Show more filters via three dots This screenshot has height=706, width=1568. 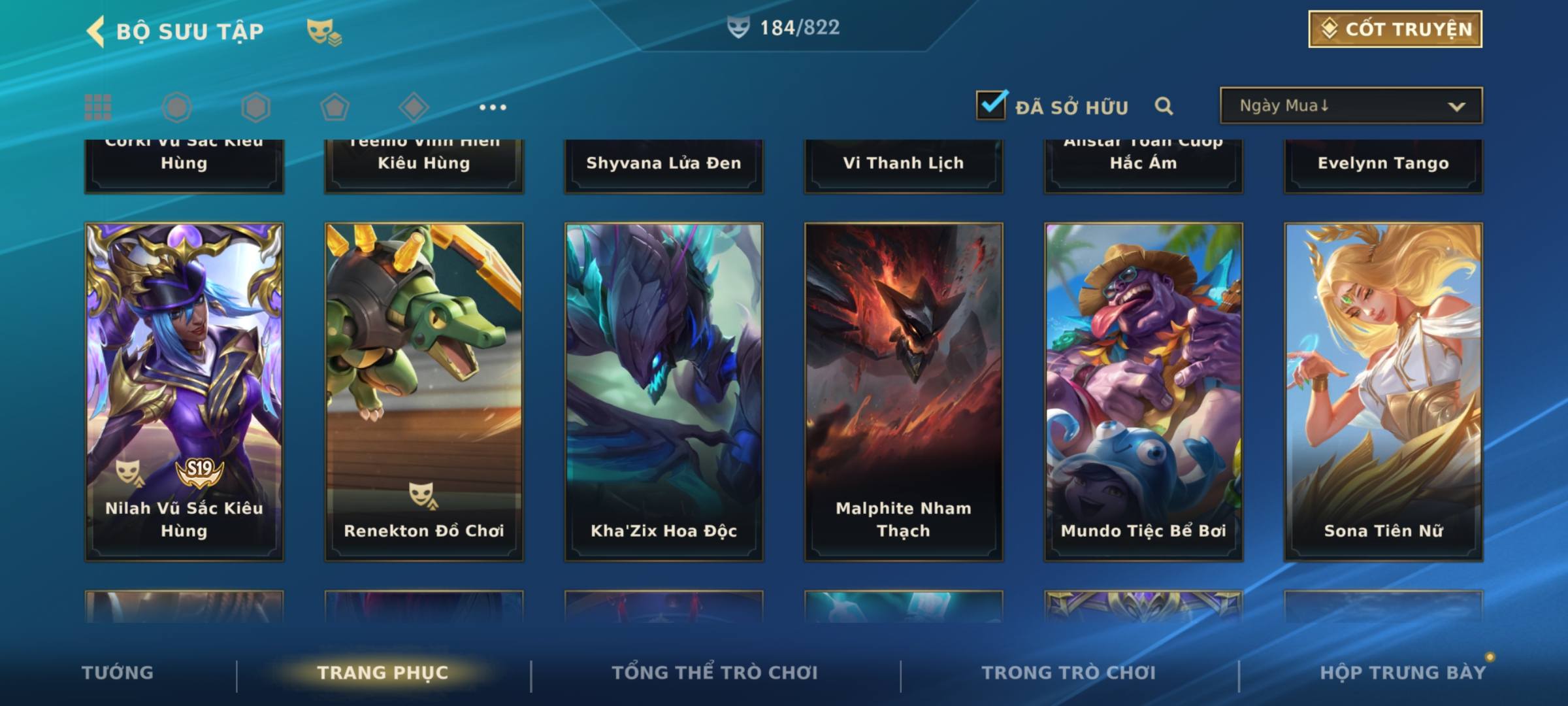493,107
